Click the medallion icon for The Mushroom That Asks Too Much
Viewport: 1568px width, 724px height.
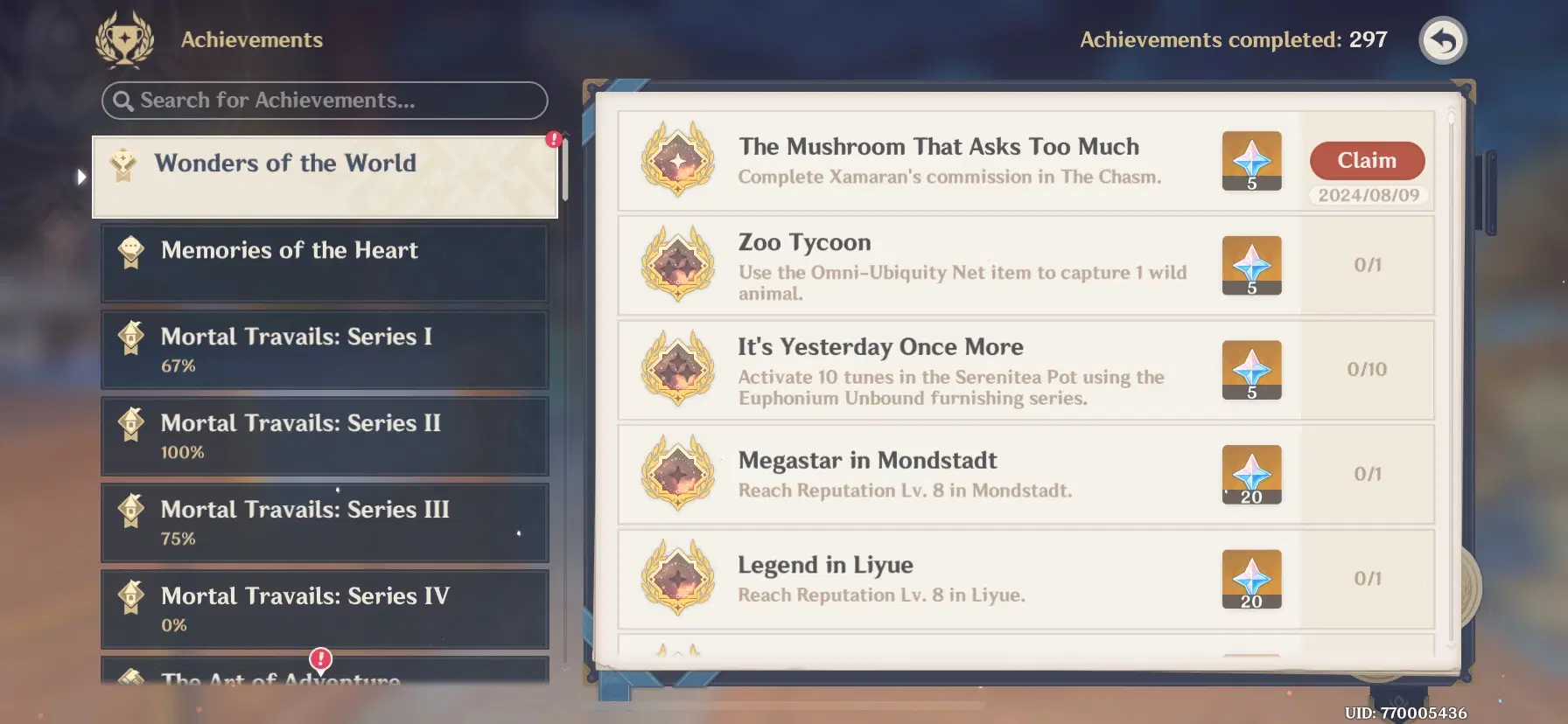tap(677, 161)
